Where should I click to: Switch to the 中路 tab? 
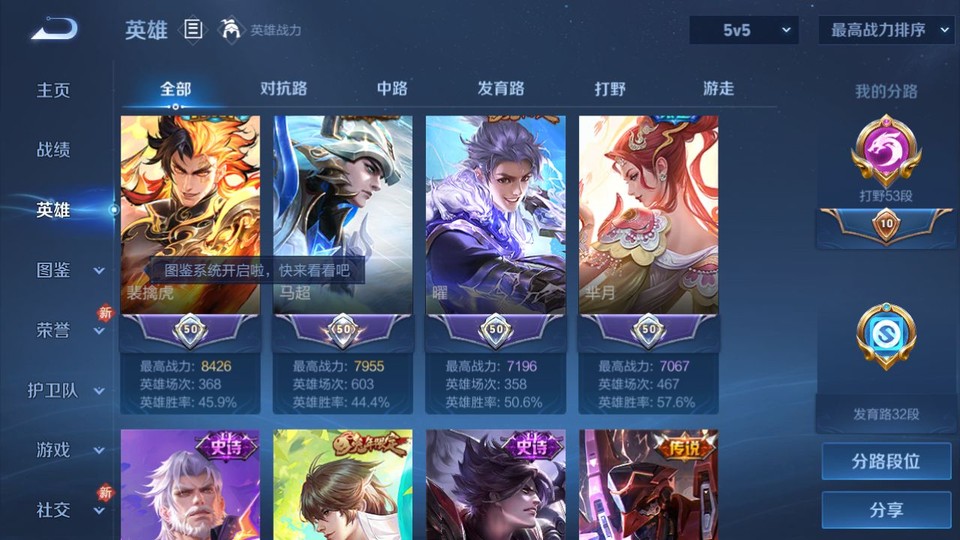pos(392,88)
